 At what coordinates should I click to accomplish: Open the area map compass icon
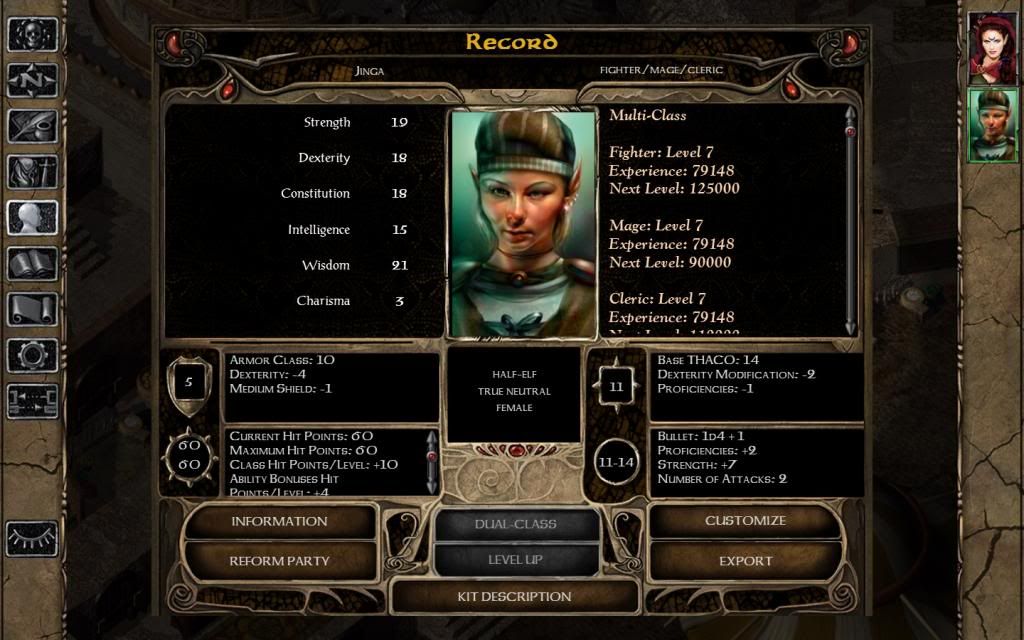32,80
